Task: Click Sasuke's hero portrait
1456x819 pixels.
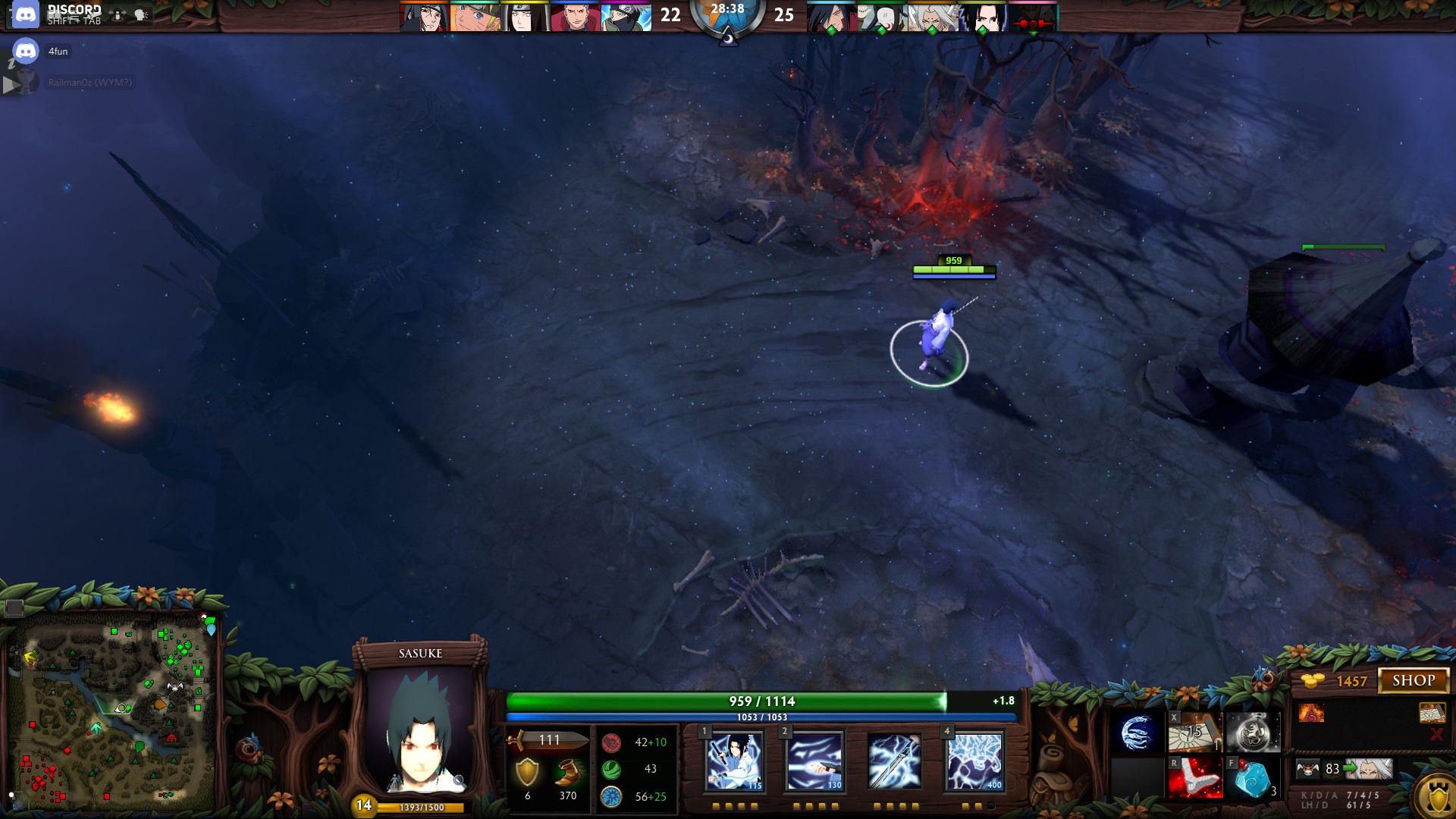Action: 421,728
